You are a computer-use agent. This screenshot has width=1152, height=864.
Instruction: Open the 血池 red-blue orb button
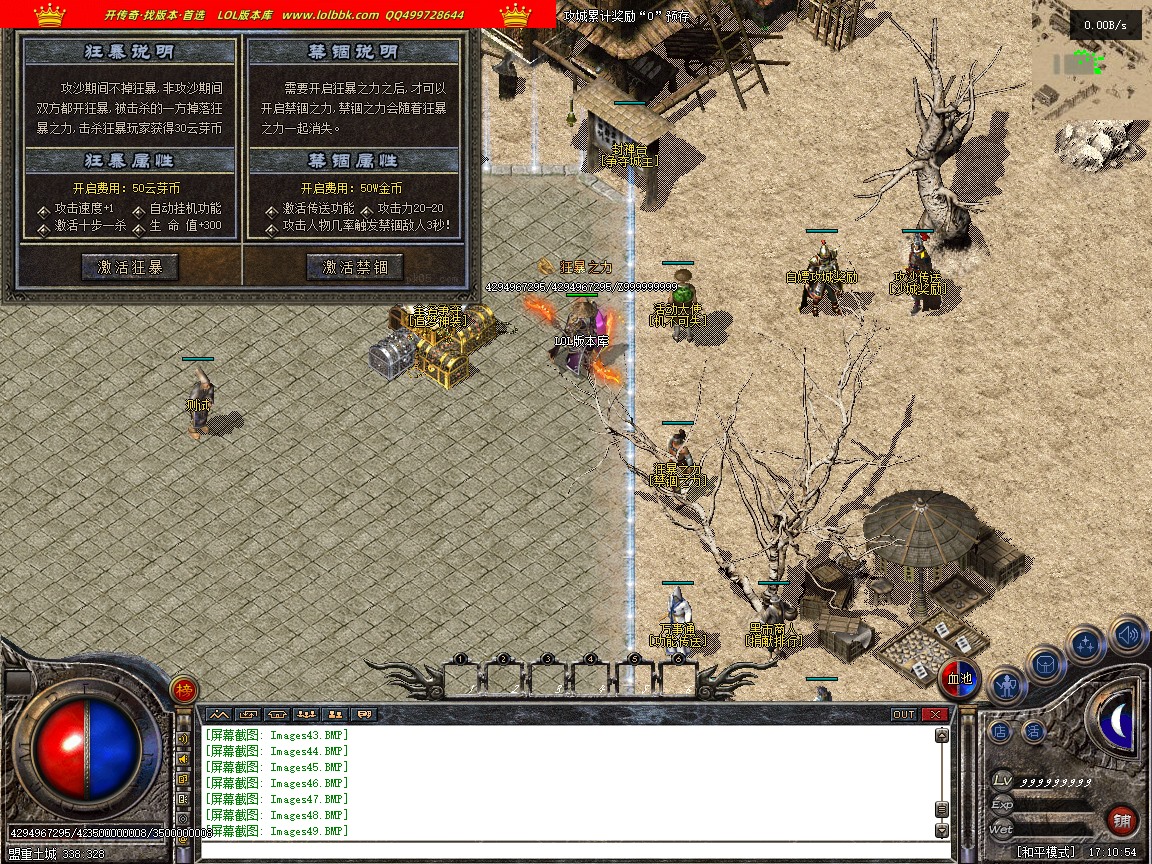(959, 679)
